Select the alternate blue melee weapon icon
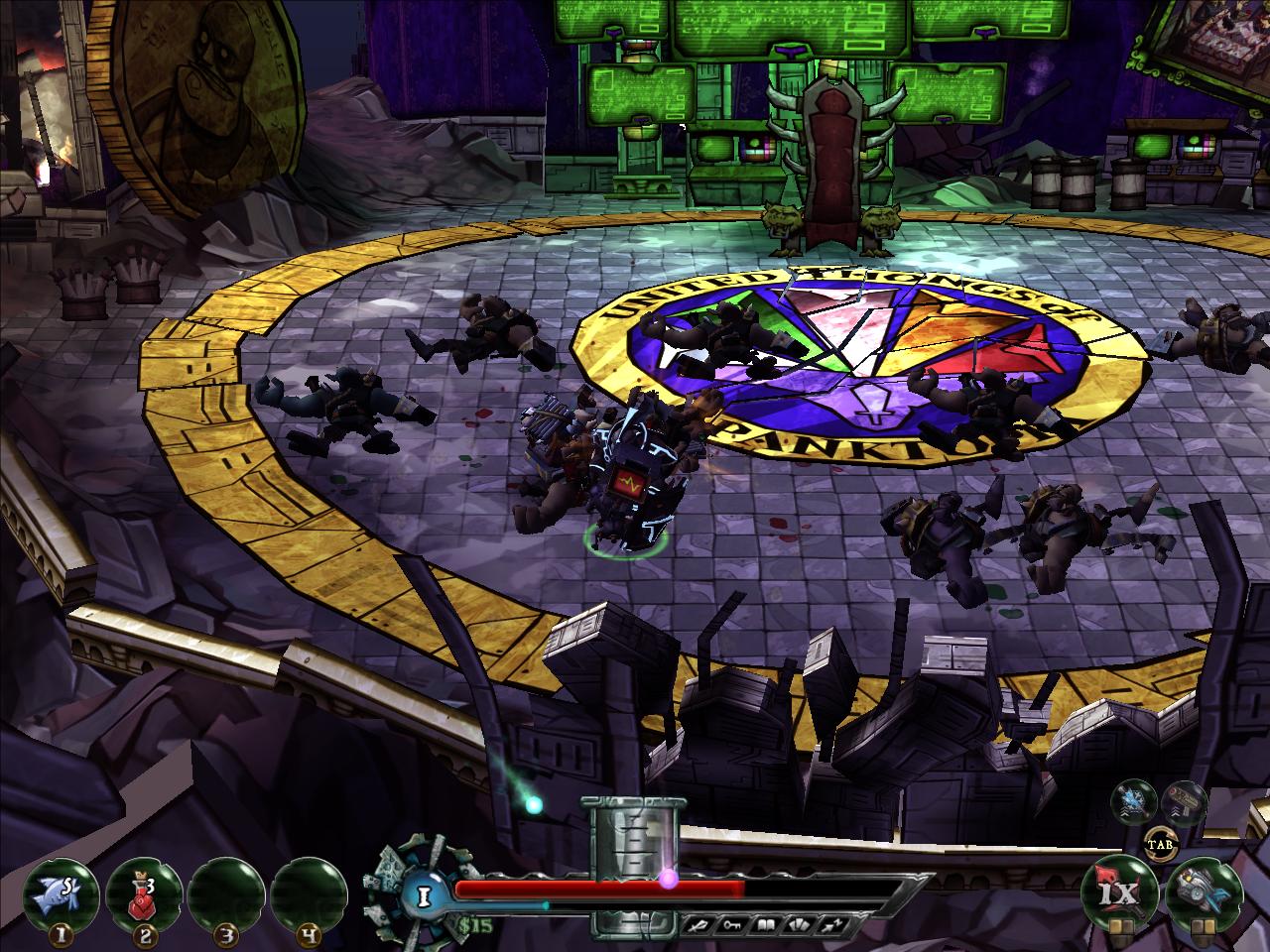 click(x=1131, y=798)
